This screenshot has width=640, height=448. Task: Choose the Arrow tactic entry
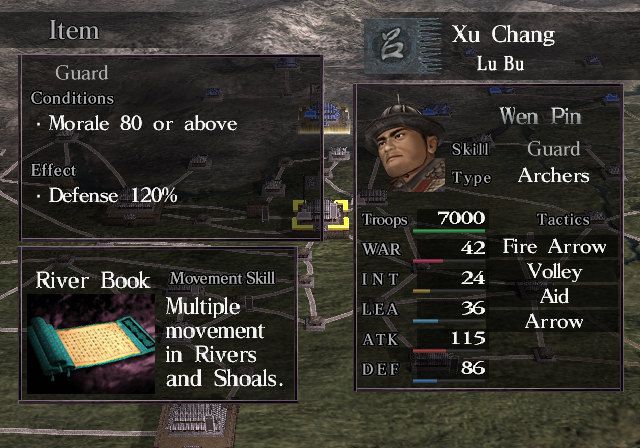click(554, 322)
